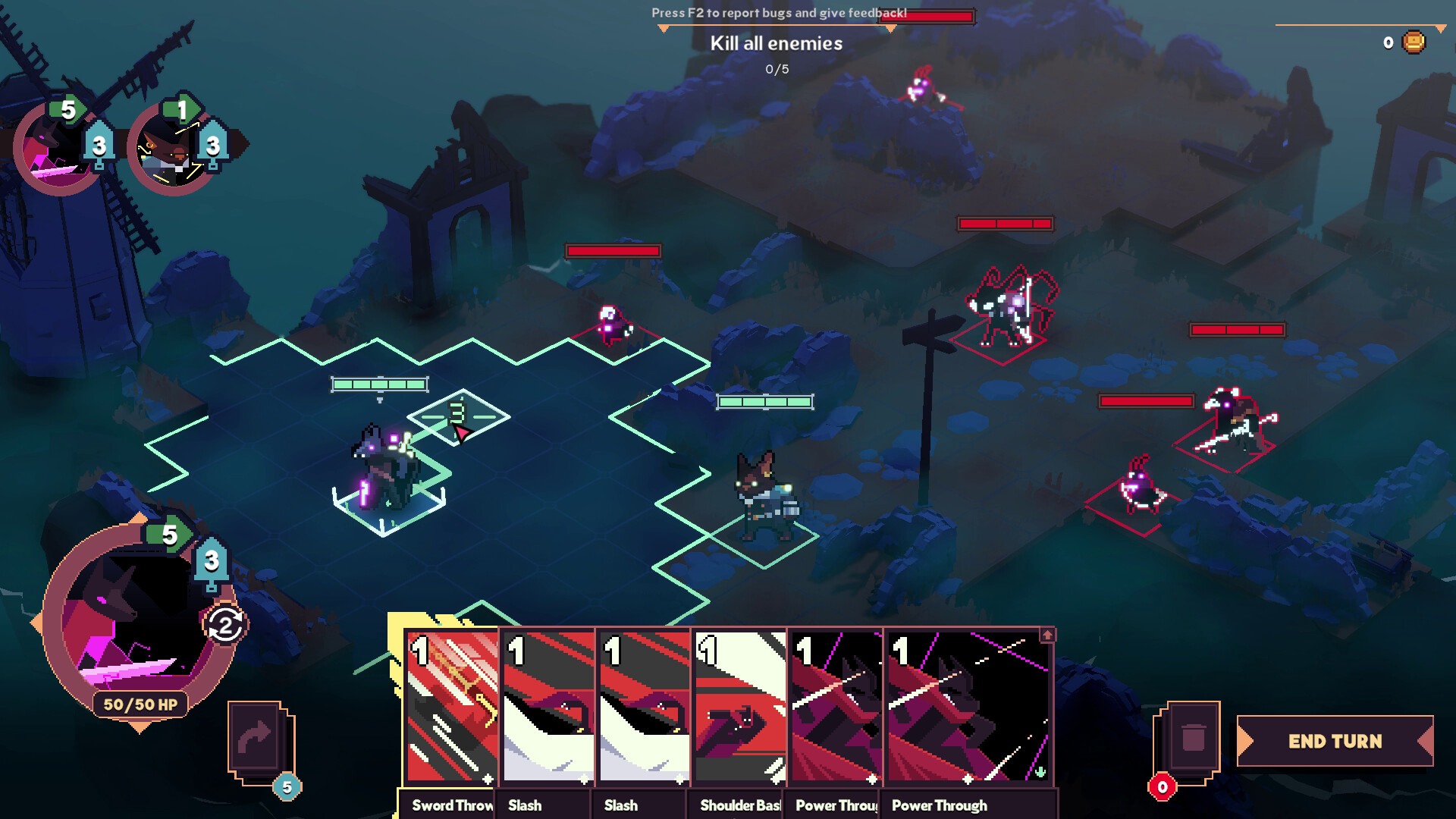
Task: Click the small up-arrow button above the hand
Action: tap(1047, 635)
